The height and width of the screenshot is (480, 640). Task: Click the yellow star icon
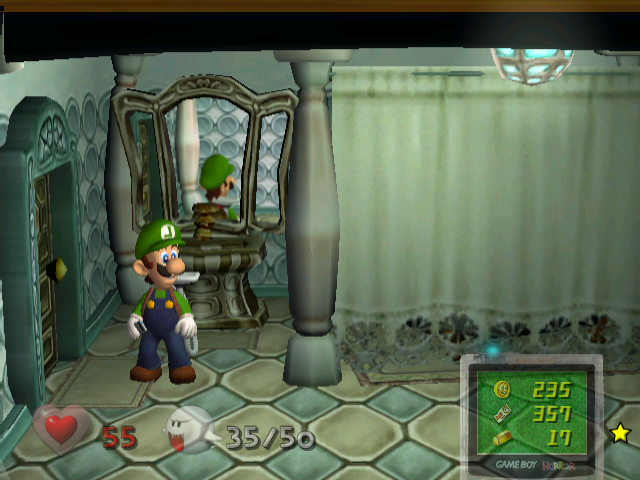pos(620,433)
